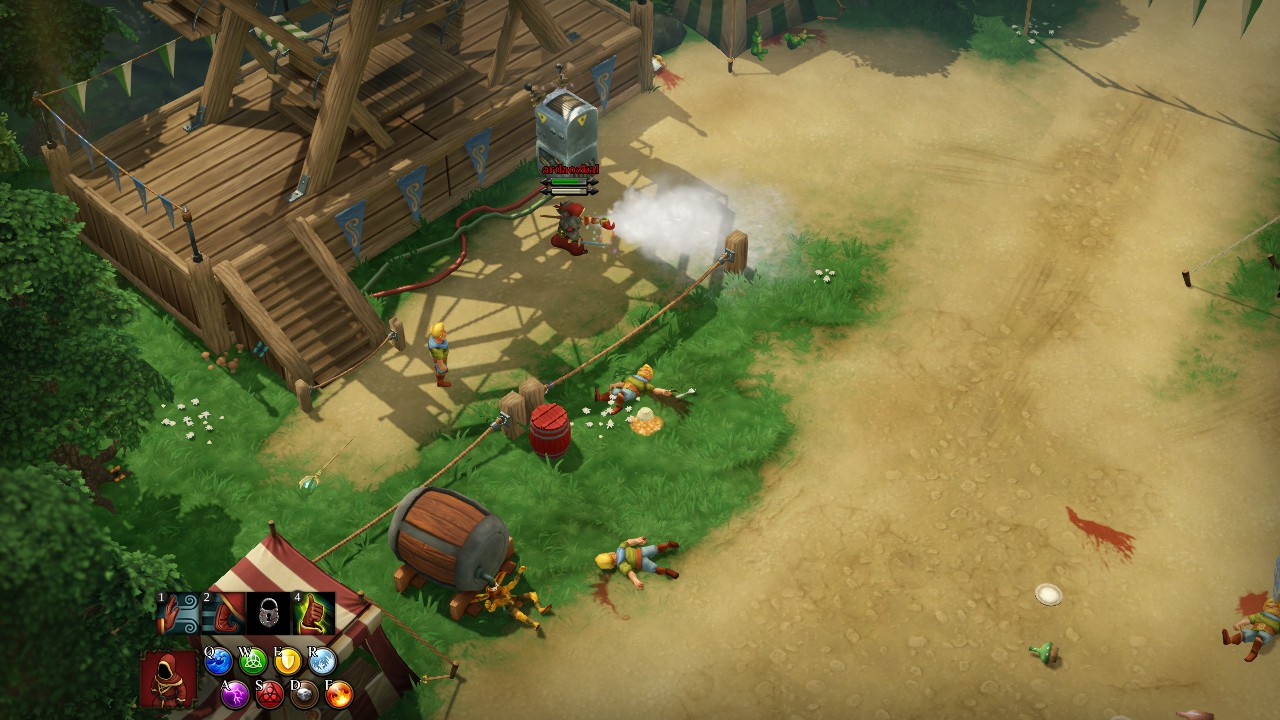Select the orange Fire element orb
Viewport: 1280px width, 720px height.
point(339,694)
